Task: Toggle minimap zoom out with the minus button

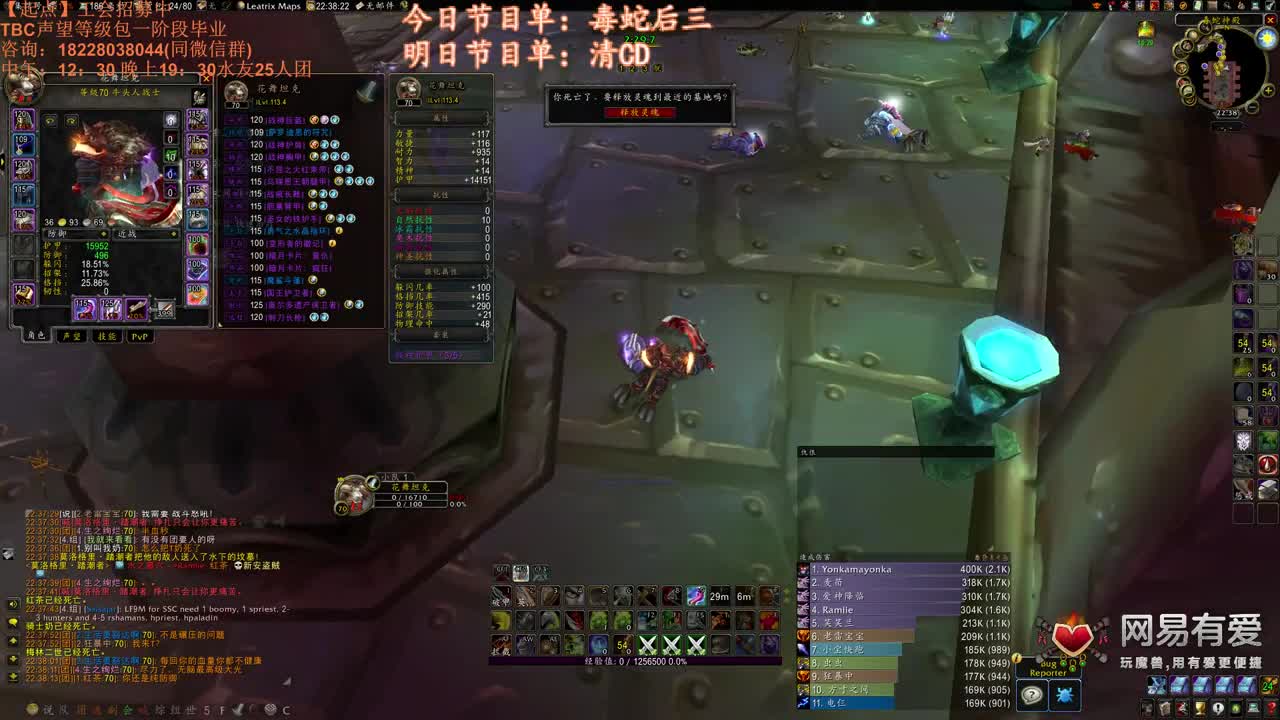Action: coord(1251,107)
